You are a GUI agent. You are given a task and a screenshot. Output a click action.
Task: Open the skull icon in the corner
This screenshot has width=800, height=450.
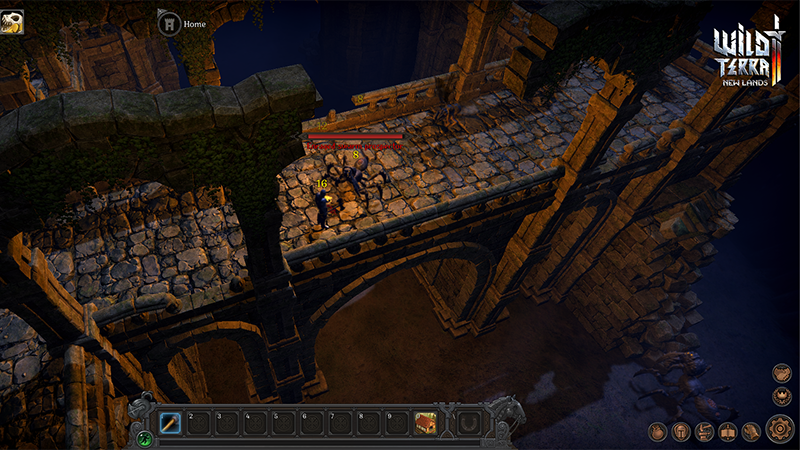pyautogui.click(x=12, y=21)
